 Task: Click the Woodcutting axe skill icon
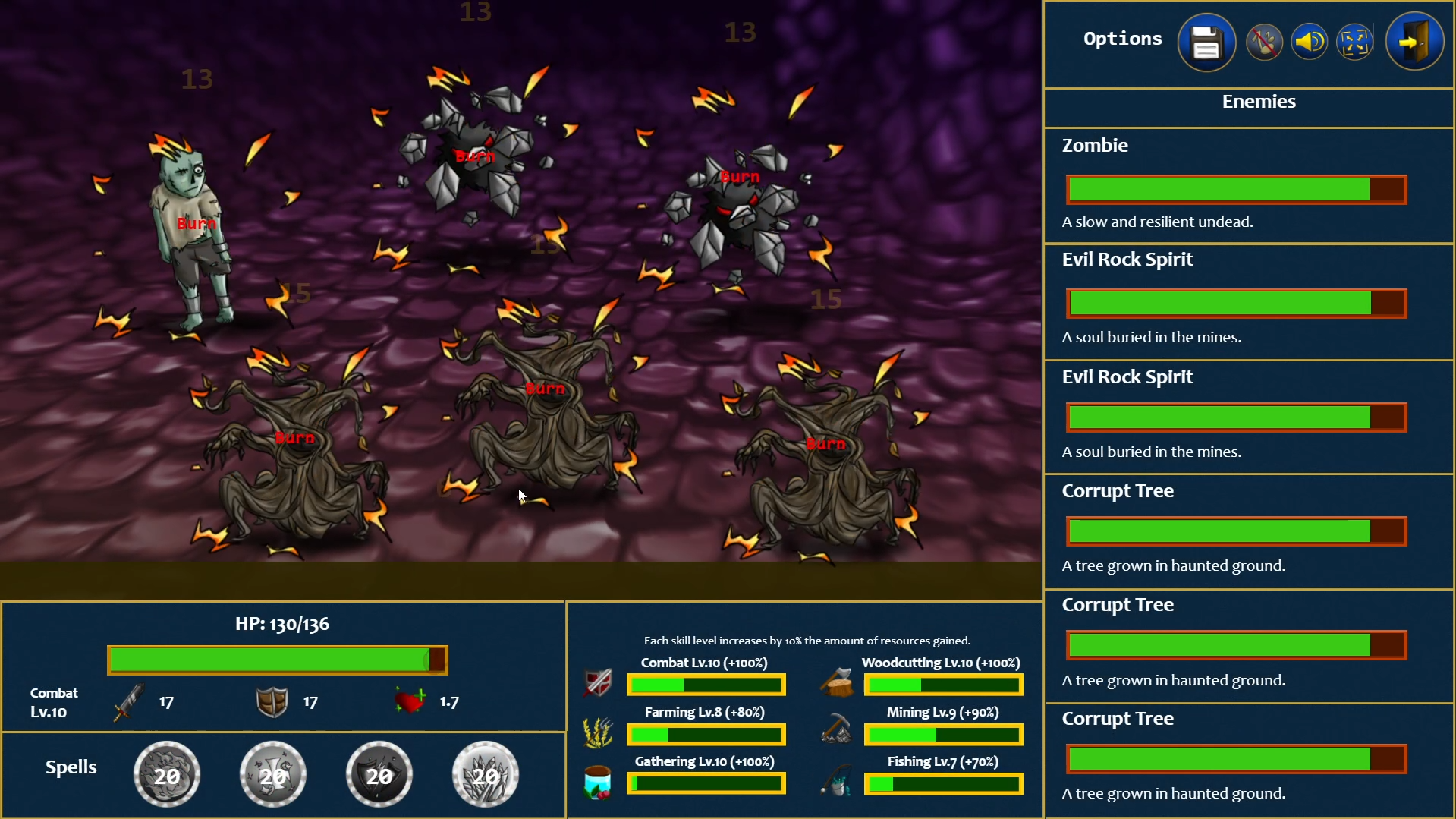pos(835,682)
